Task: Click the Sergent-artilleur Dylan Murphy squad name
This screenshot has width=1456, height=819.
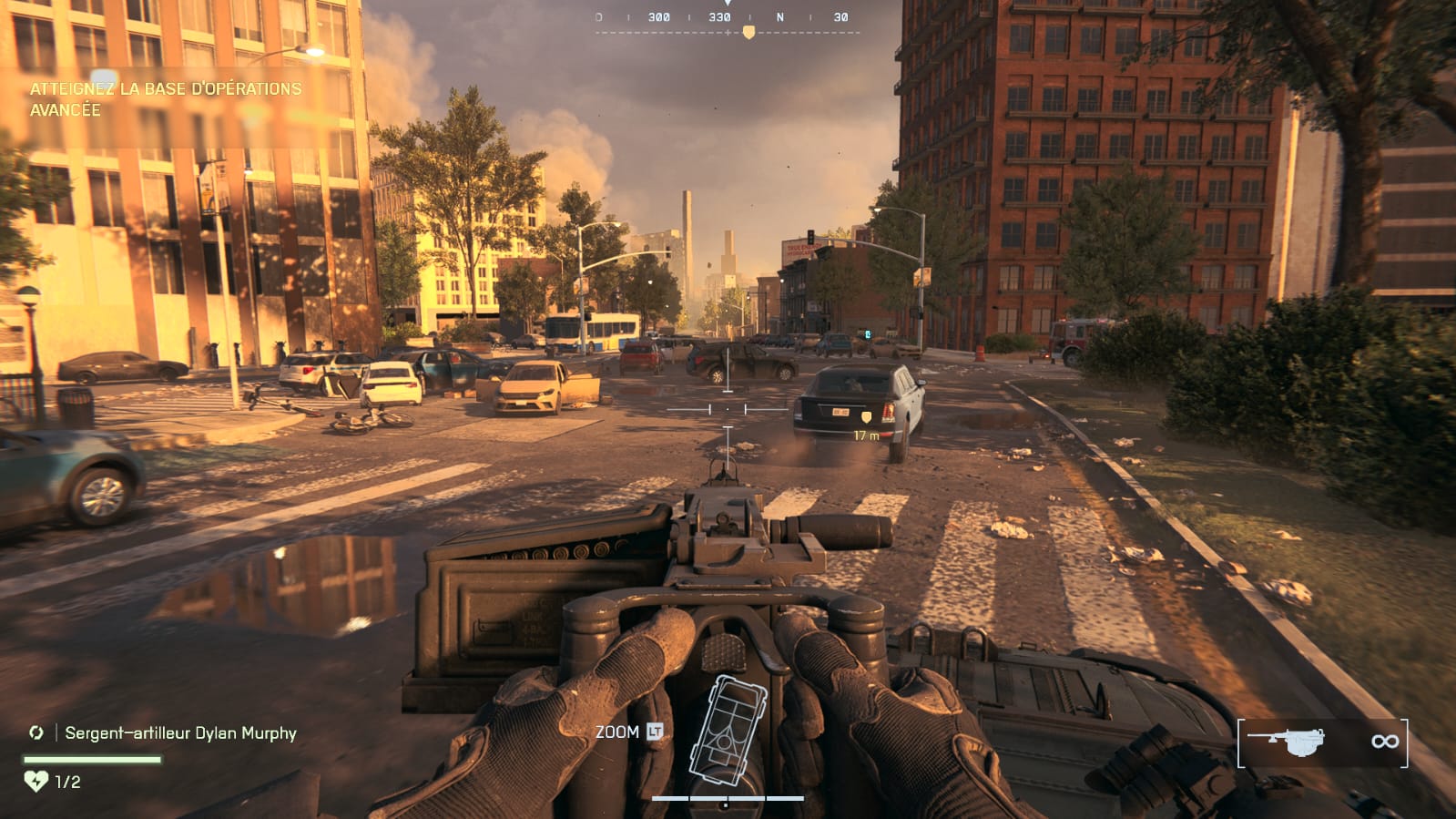Action: (180, 732)
